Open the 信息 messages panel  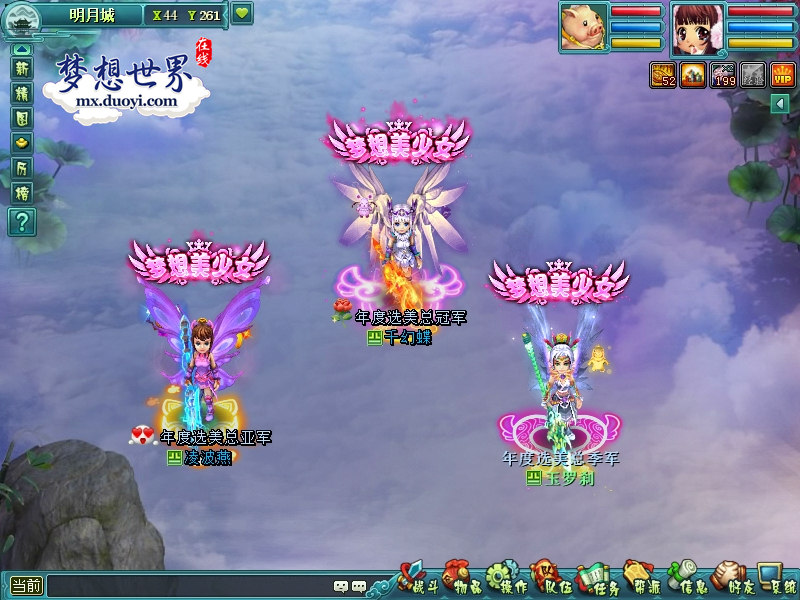[x=684, y=580]
